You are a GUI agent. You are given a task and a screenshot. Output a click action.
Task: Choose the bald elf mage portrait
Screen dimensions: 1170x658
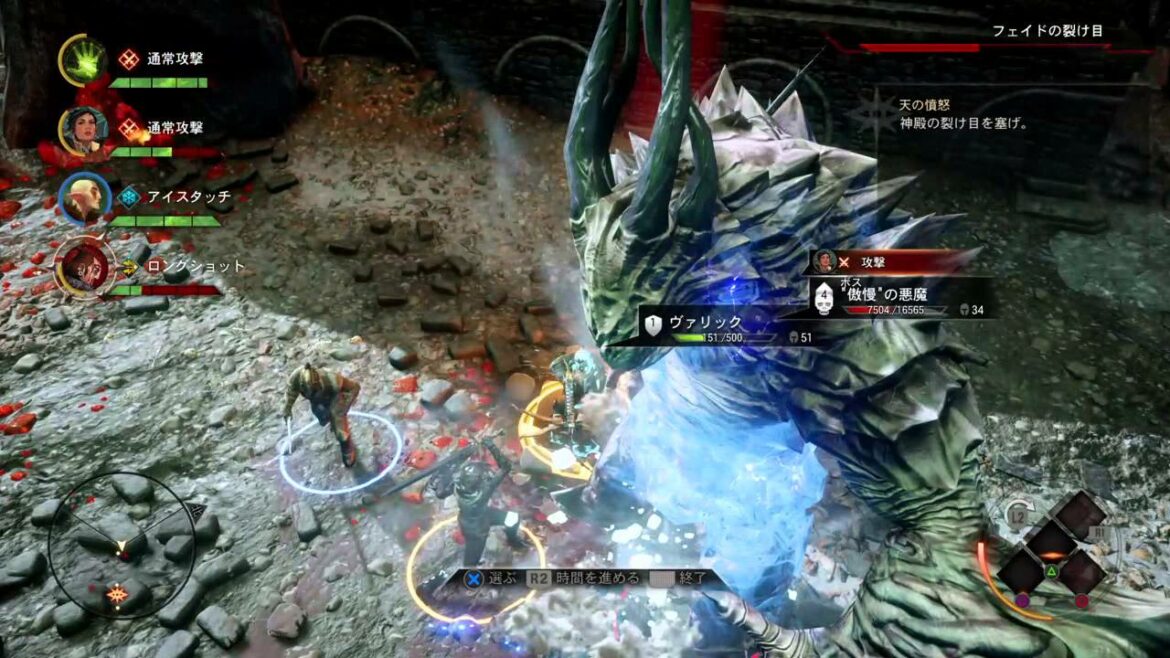(84, 198)
